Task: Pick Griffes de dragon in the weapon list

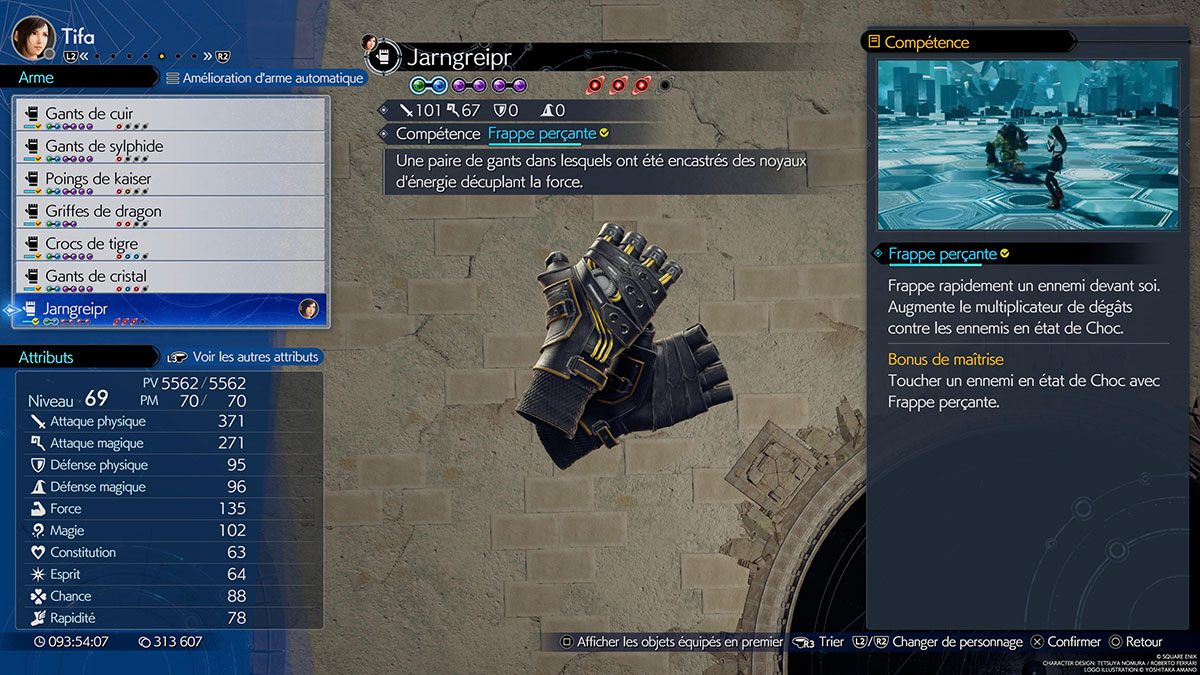Action: tap(172, 212)
